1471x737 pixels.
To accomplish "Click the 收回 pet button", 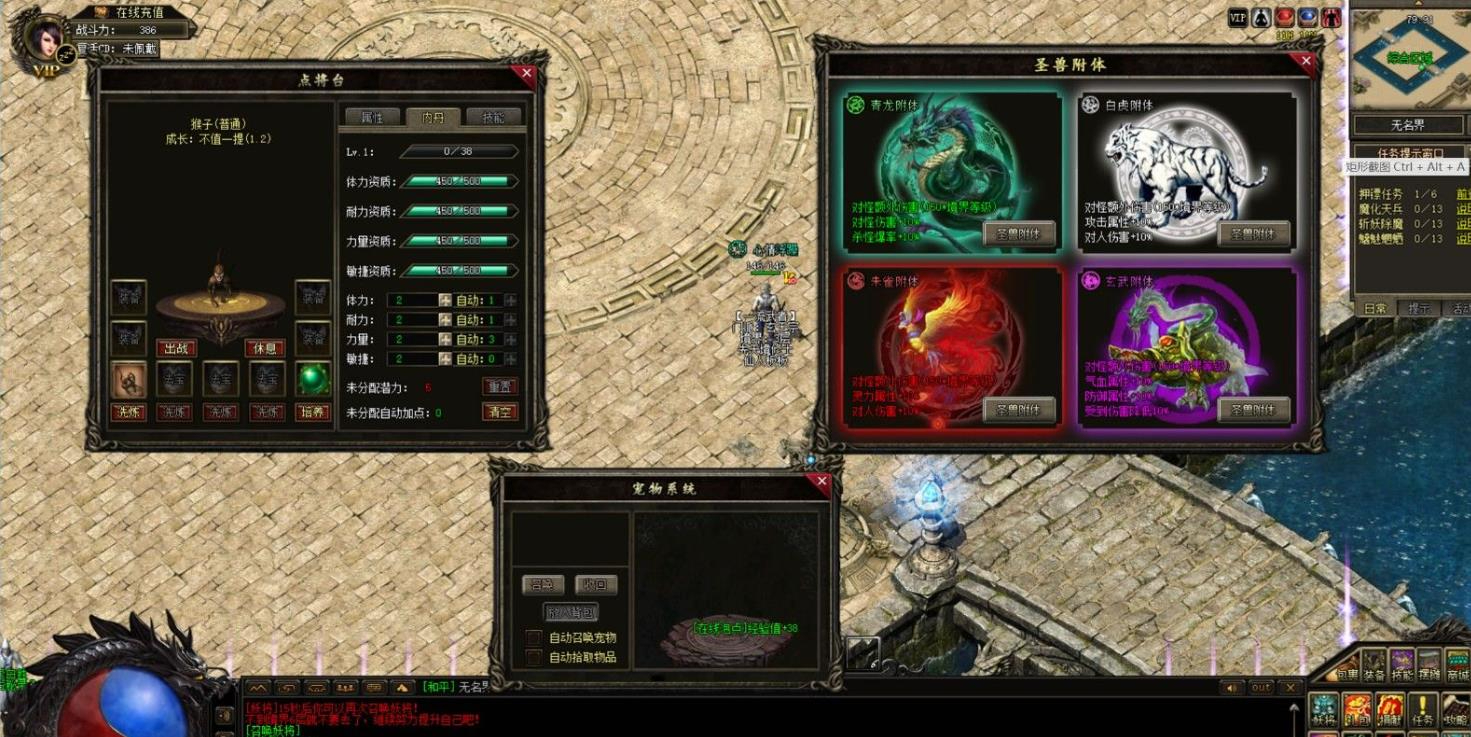I will [x=596, y=585].
